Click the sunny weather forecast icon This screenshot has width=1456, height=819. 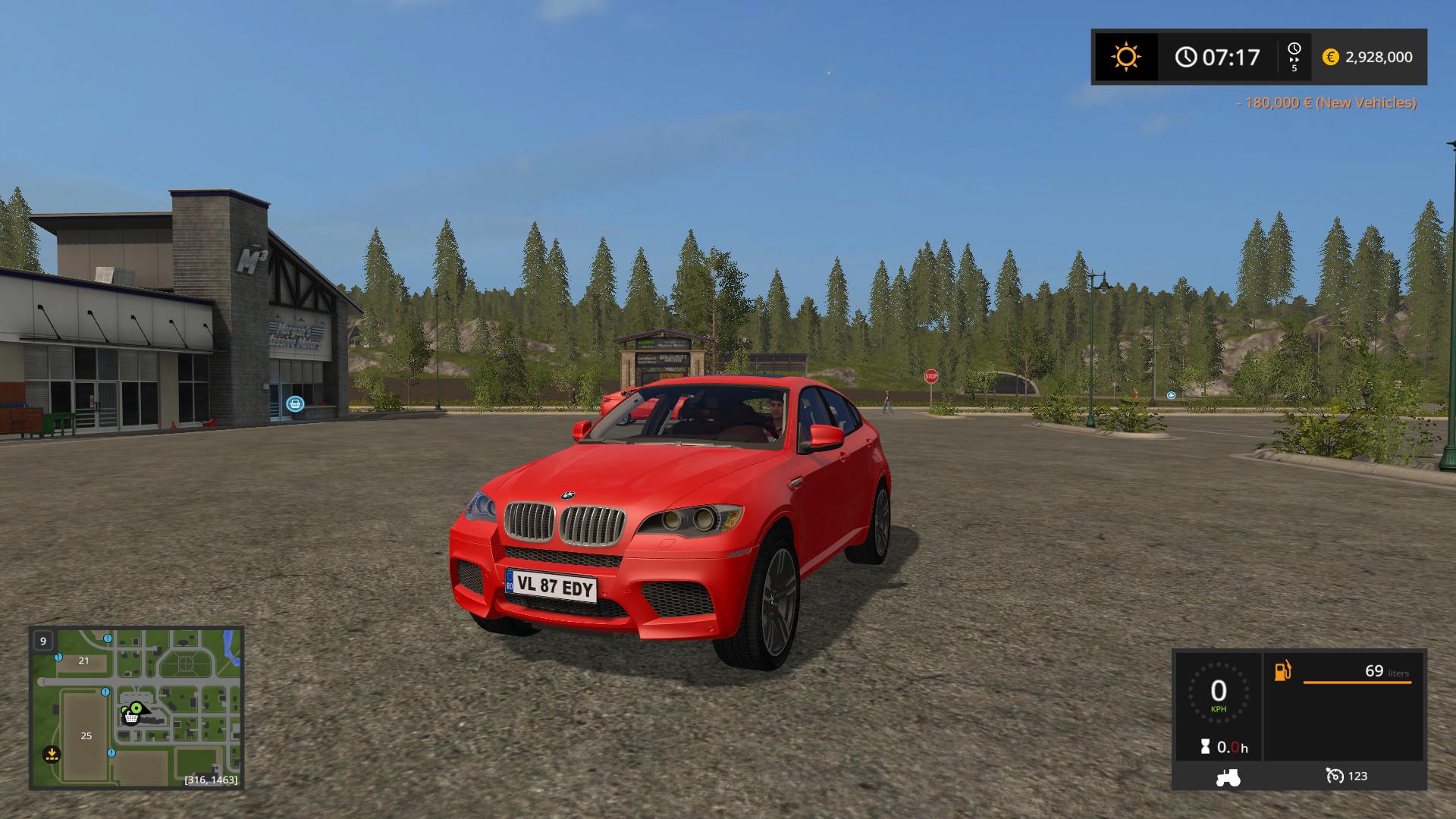coord(1125,57)
